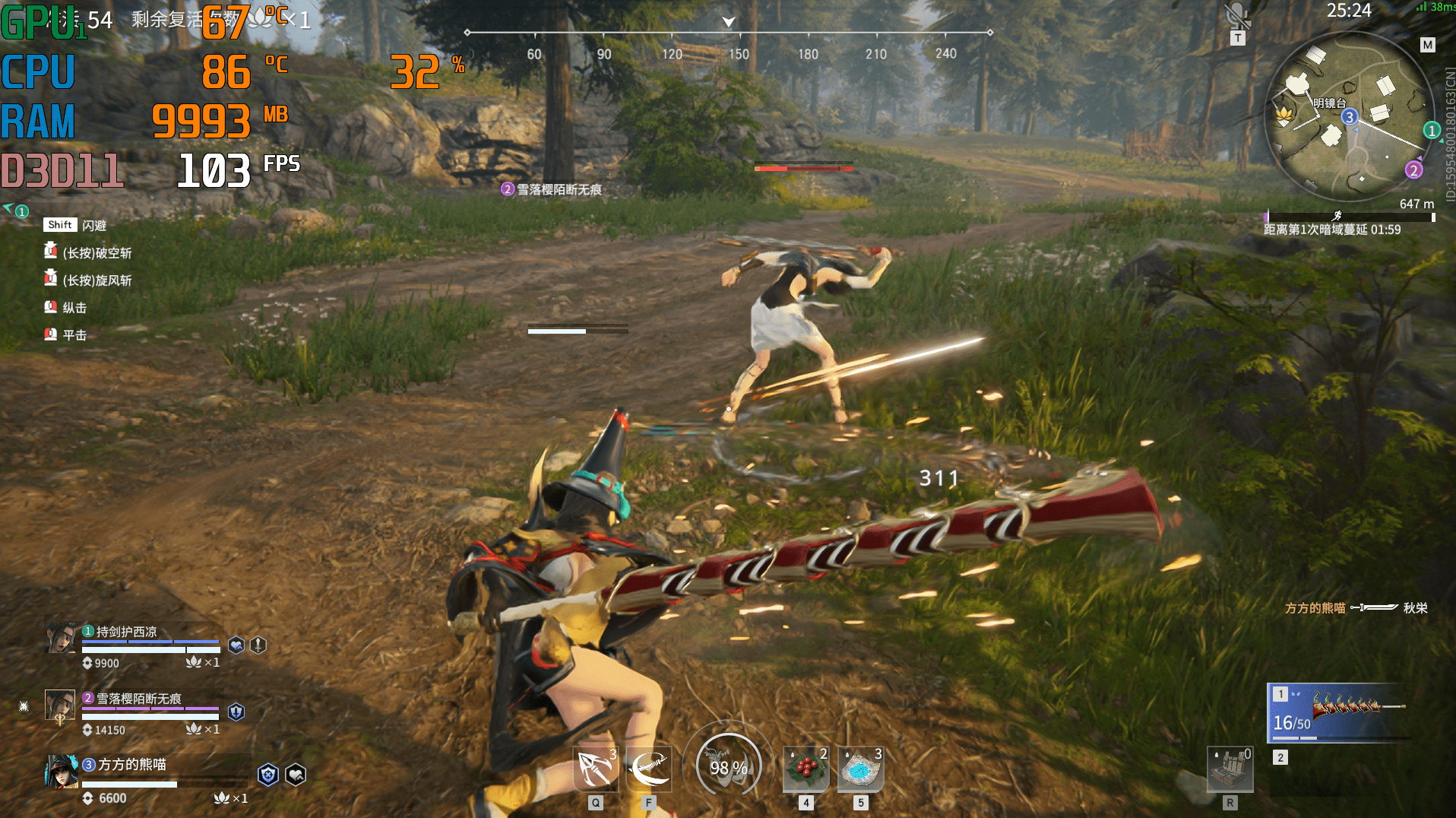This screenshot has height=818, width=1456.
Task: Activate the grappling hook skill icon
Action: point(596,769)
